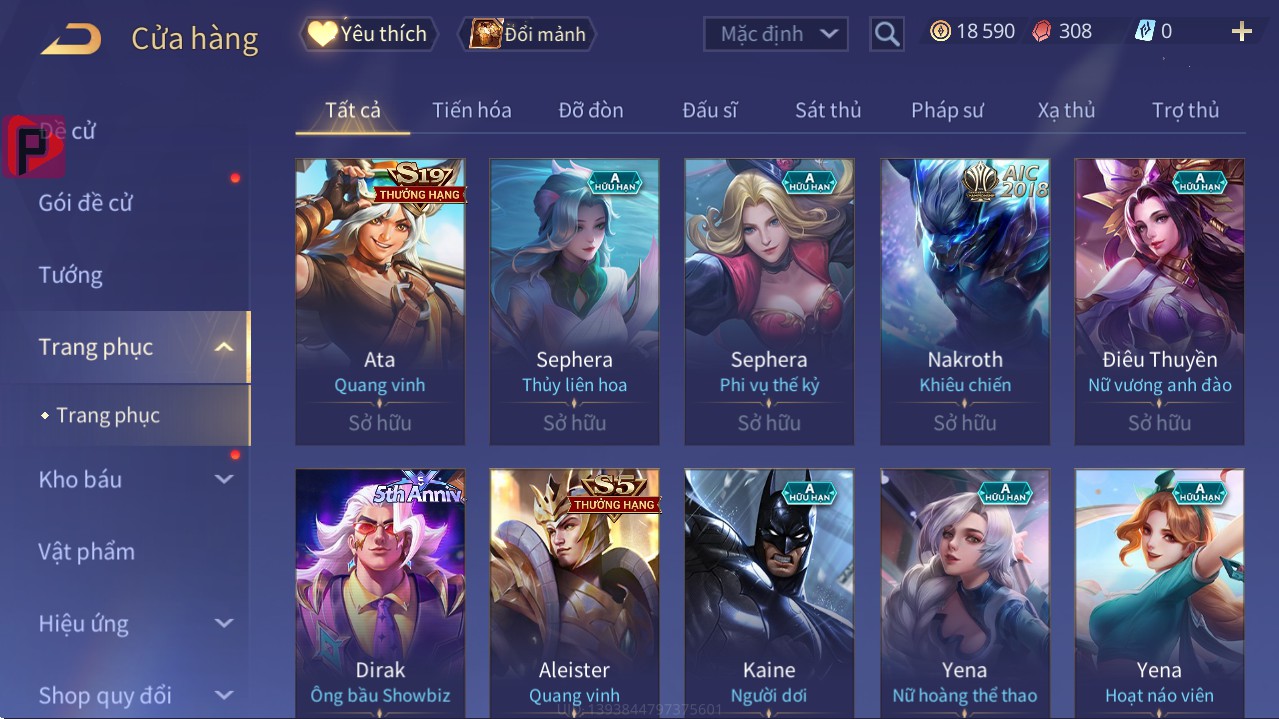Screen dimensions: 1279x719
Task: Open the Tướng heroes section
Action: click(71, 275)
